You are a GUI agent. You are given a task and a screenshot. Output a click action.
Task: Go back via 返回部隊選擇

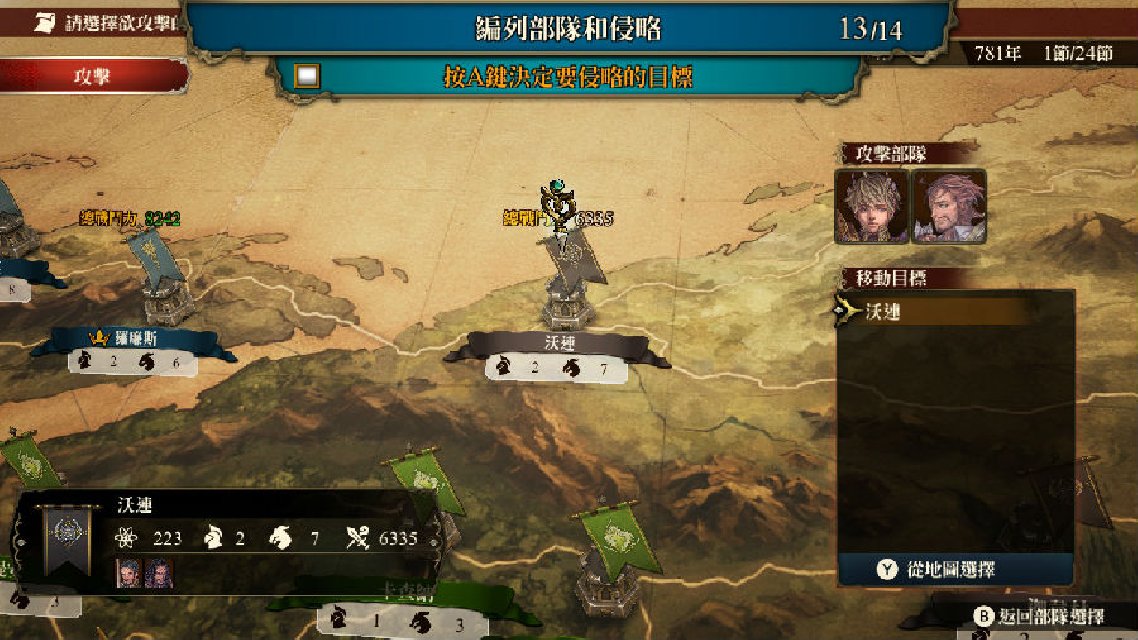pyautogui.click(x=1050, y=616)
